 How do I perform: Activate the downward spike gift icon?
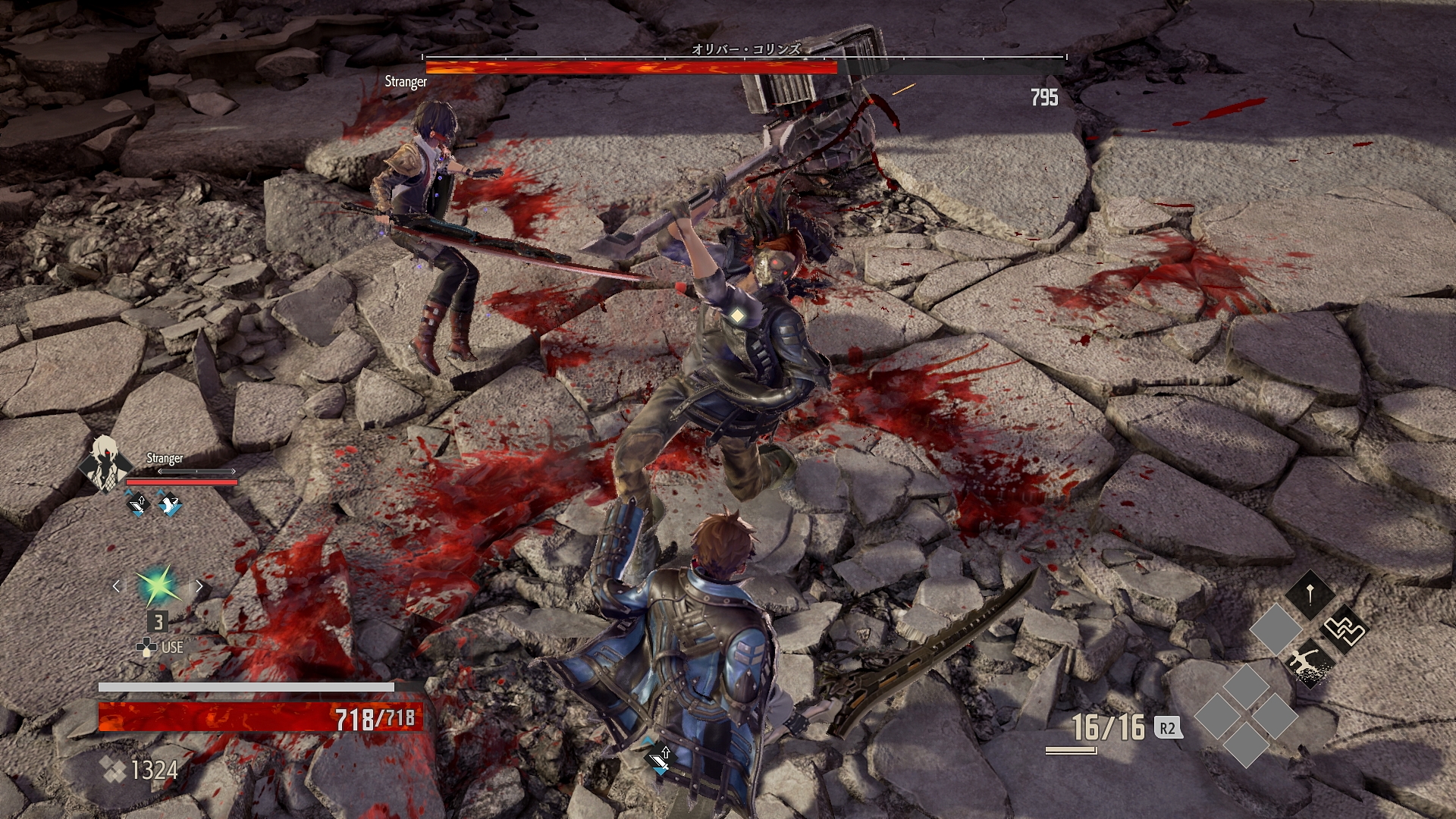[x=1310, y=594]
